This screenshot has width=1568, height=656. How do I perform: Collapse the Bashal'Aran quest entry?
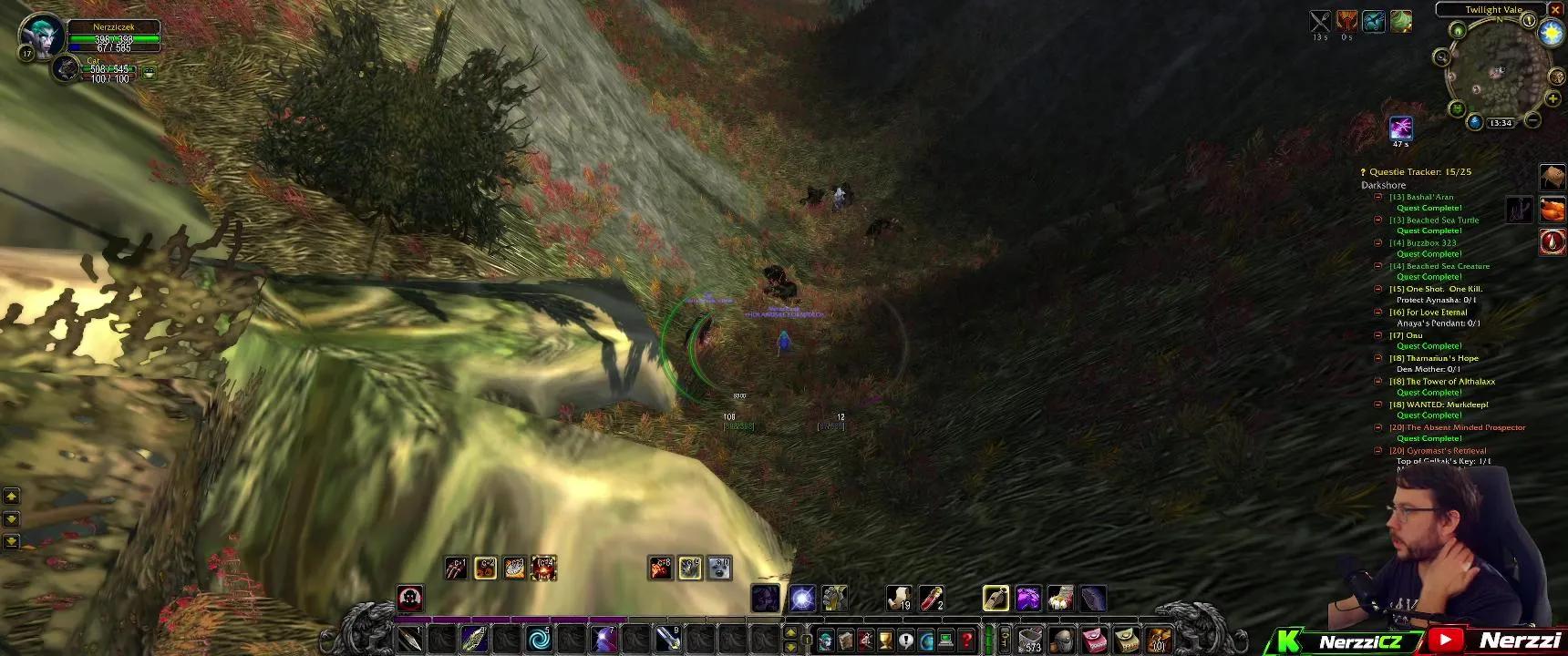(1377, 196)
